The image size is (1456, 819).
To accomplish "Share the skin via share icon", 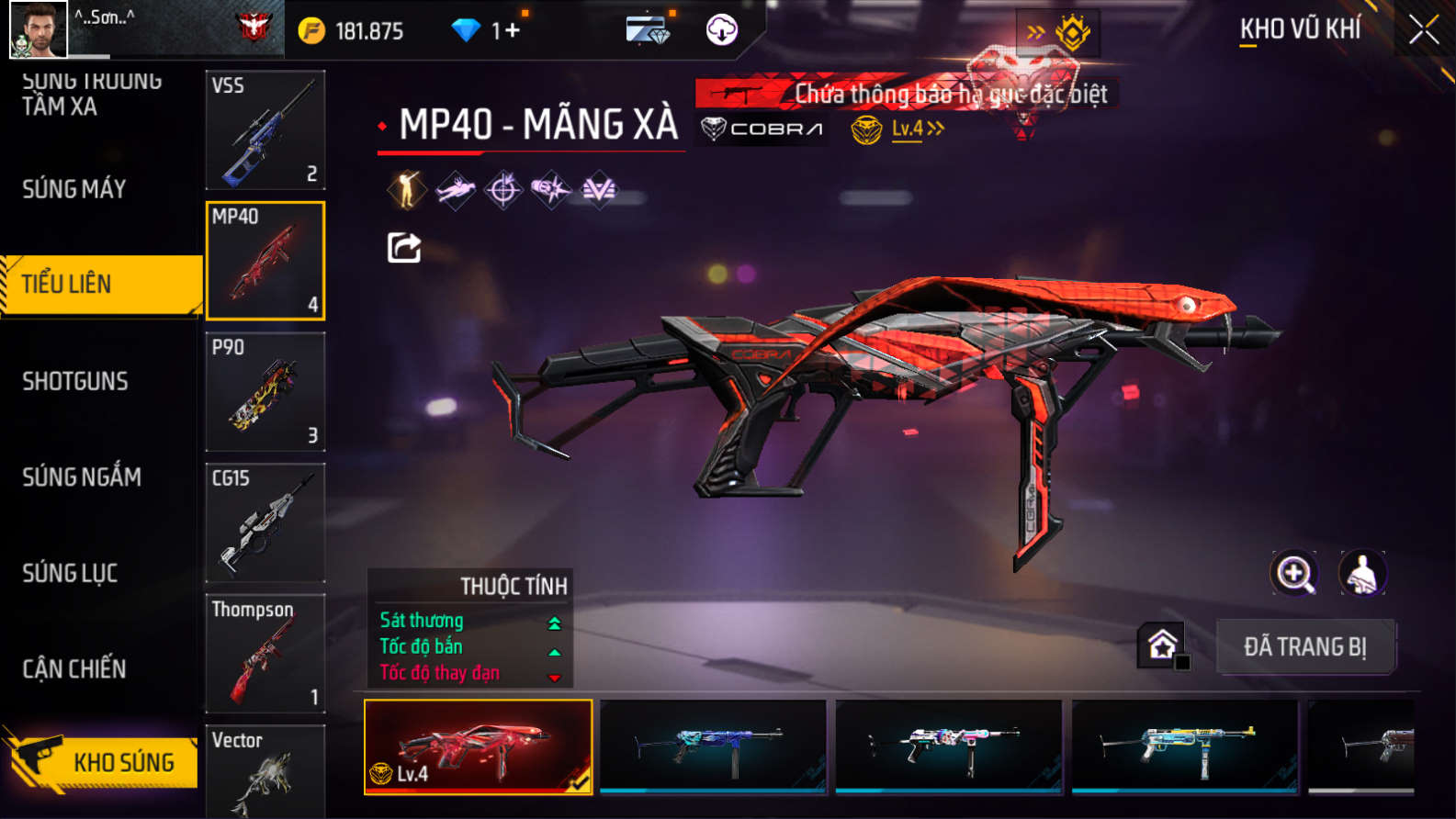I will click(404, 247).
